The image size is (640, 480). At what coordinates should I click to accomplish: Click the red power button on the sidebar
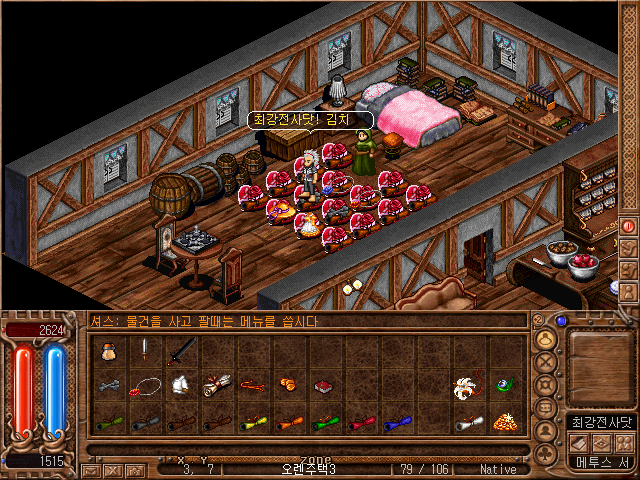tap(629, 226)
